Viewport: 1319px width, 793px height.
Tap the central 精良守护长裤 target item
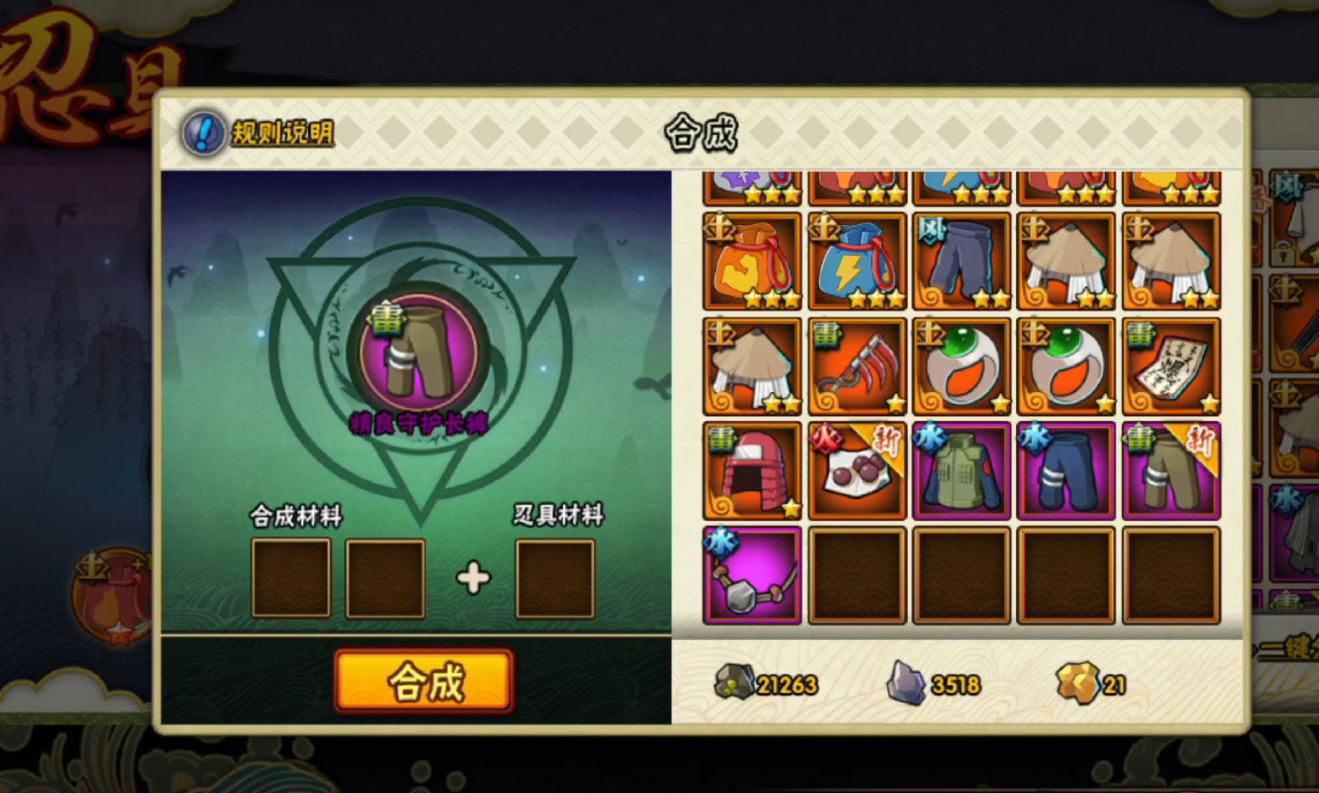(x=420, y=353)
